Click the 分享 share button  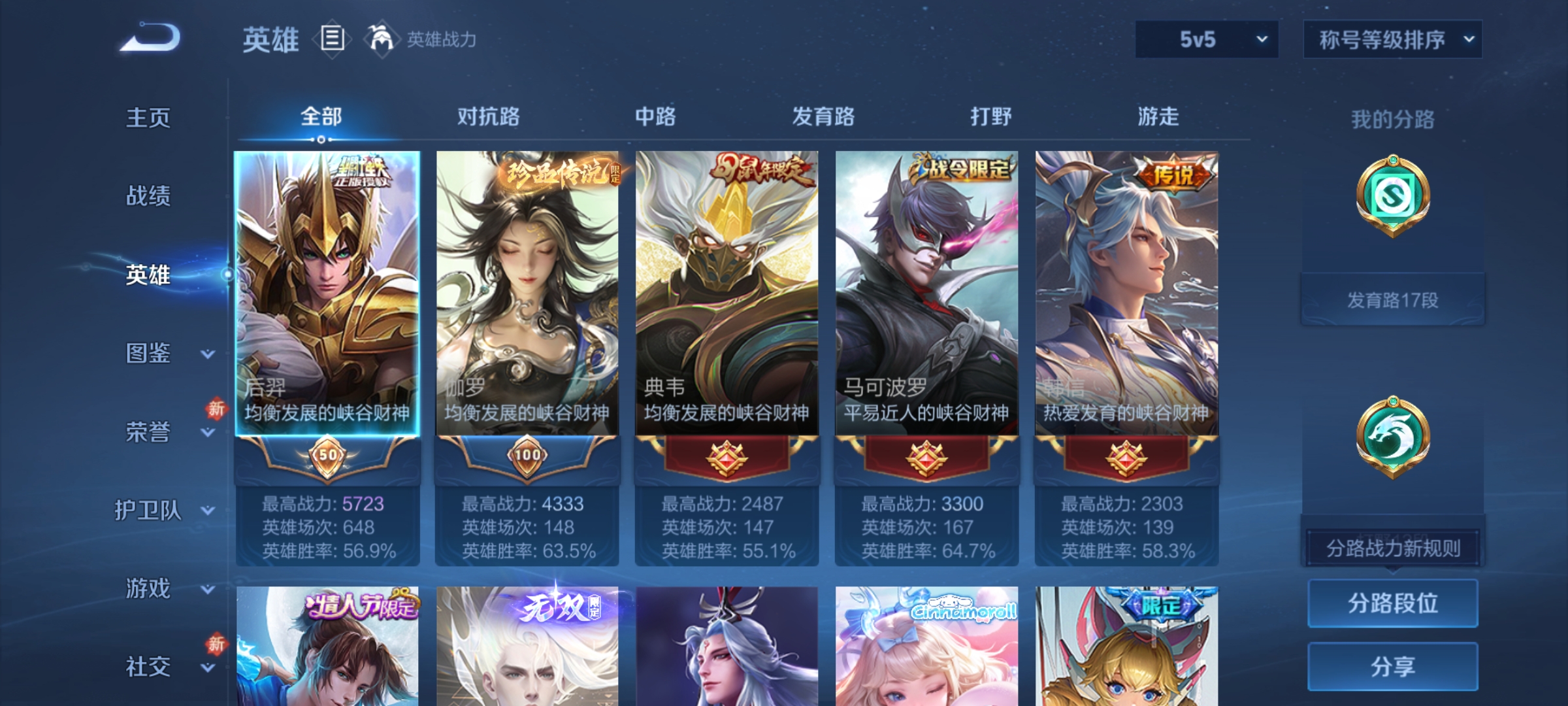(x=1393, y=666)
